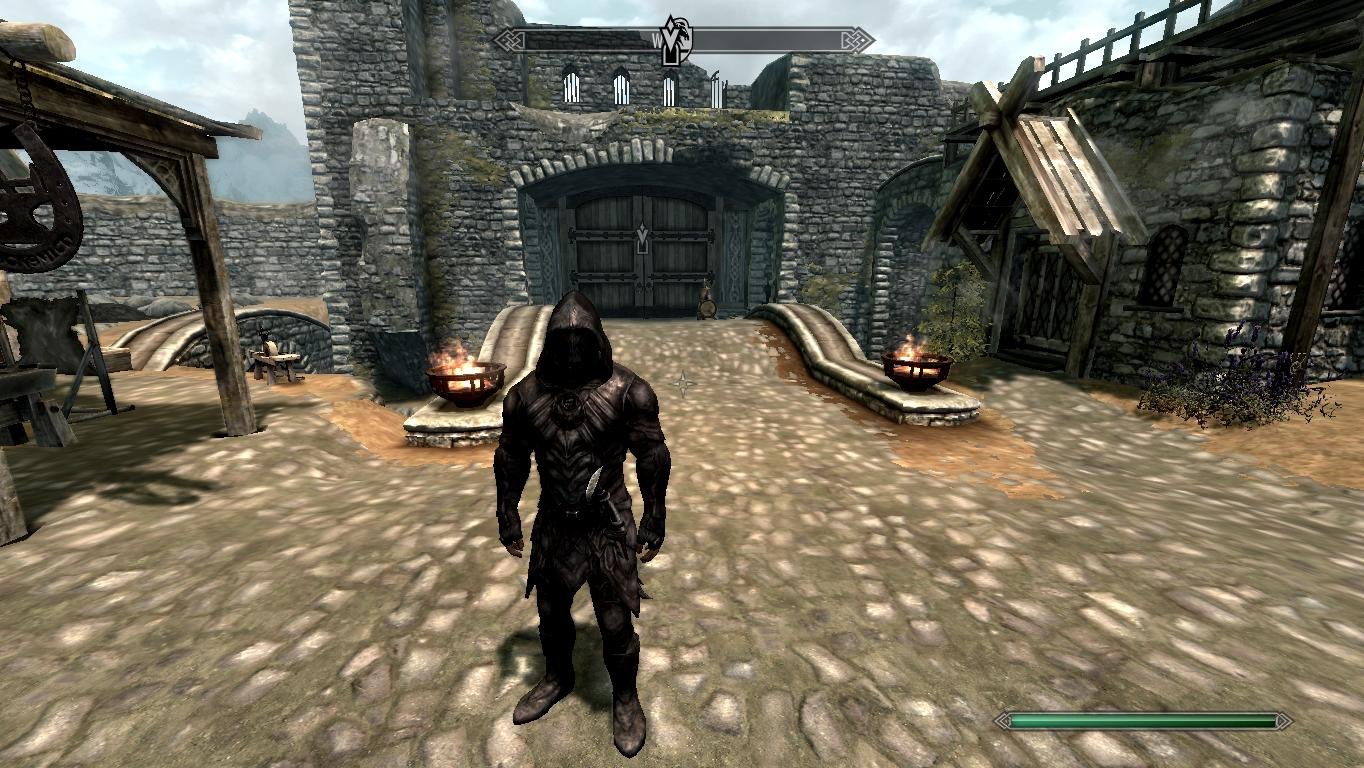Click the door emblem on the wooden gate

(641, 236)
